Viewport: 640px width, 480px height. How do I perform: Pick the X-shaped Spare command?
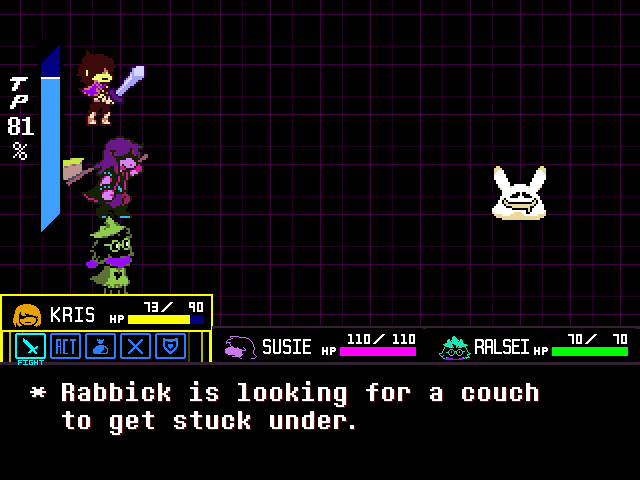pyautogui.click(x=136, y=346)
